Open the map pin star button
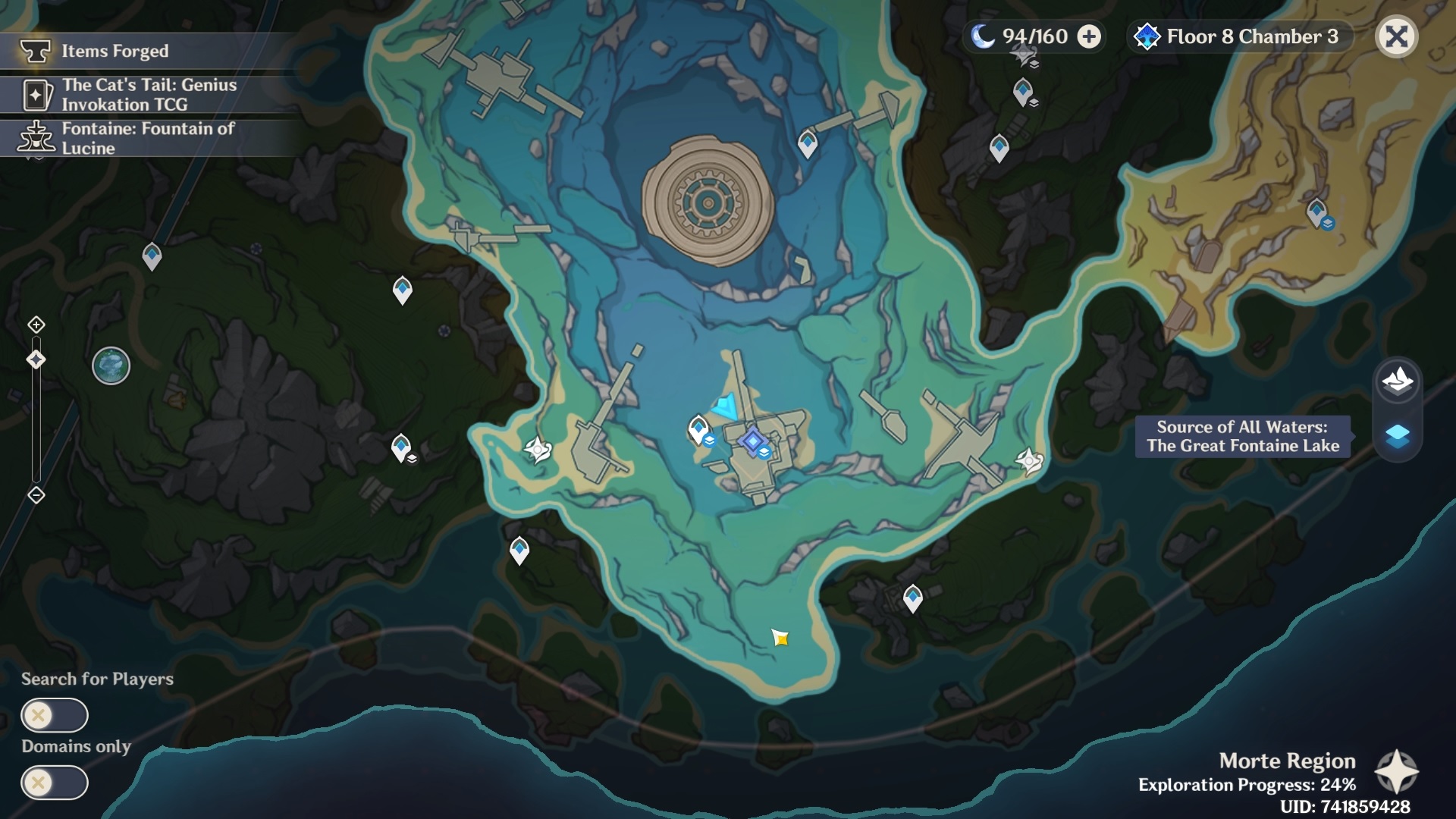Screen dimensions: 1456x819 pyautogui.click(x=1397, y=772)
